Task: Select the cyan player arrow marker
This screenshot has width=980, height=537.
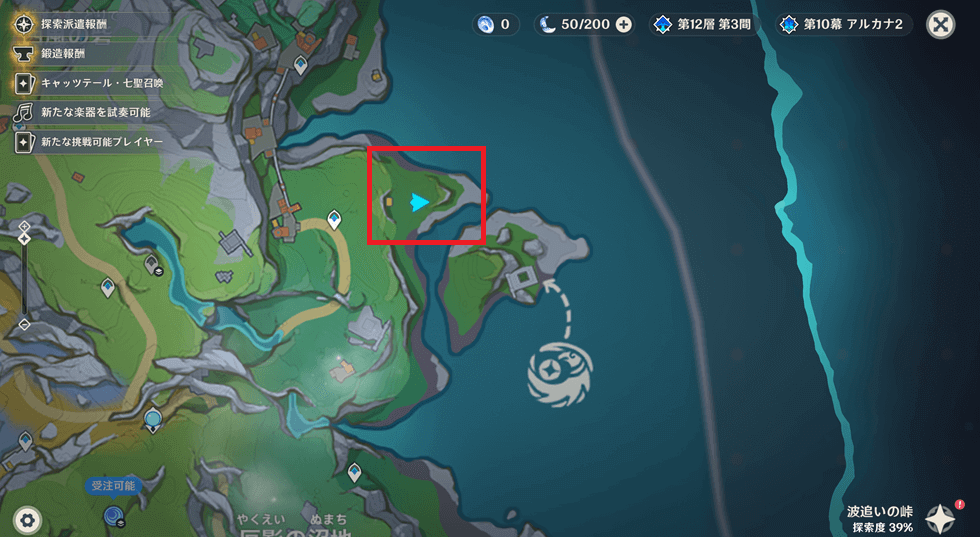Action: pyautogui.click(x=420, y=203)
